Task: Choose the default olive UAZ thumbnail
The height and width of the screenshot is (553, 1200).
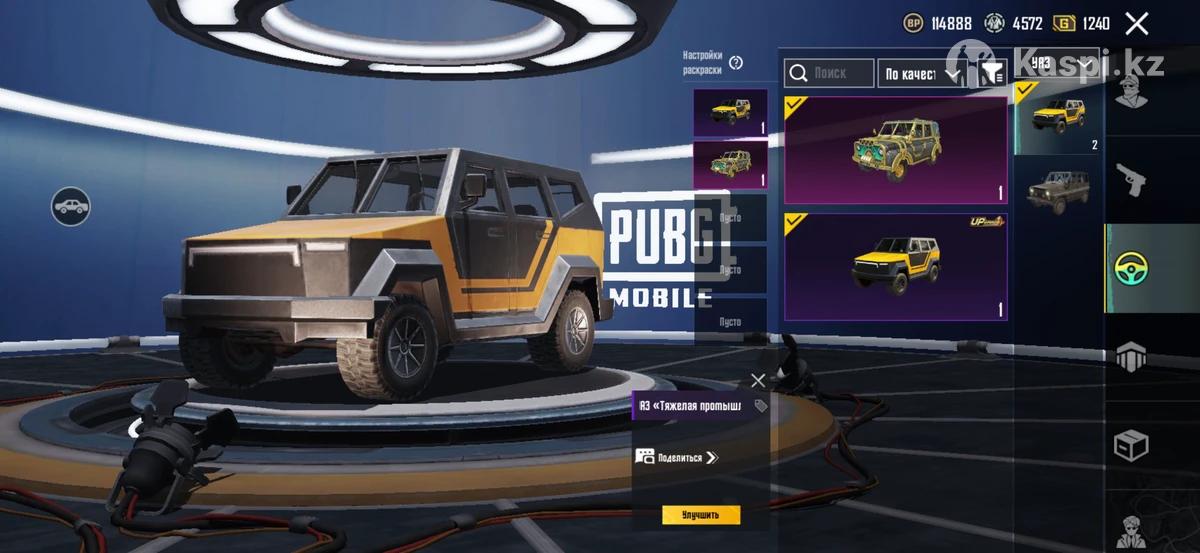Action: point(1057,188)
